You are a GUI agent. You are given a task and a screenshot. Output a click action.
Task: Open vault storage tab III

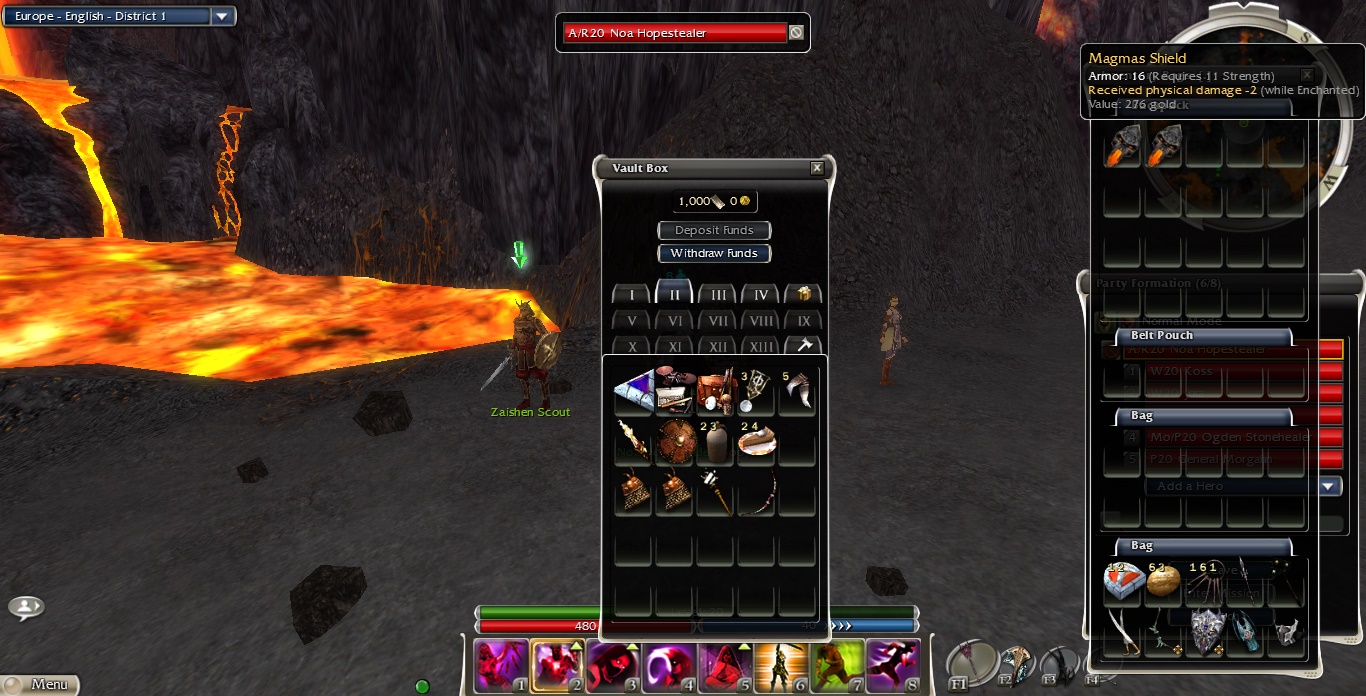click(x=718, y=295)
